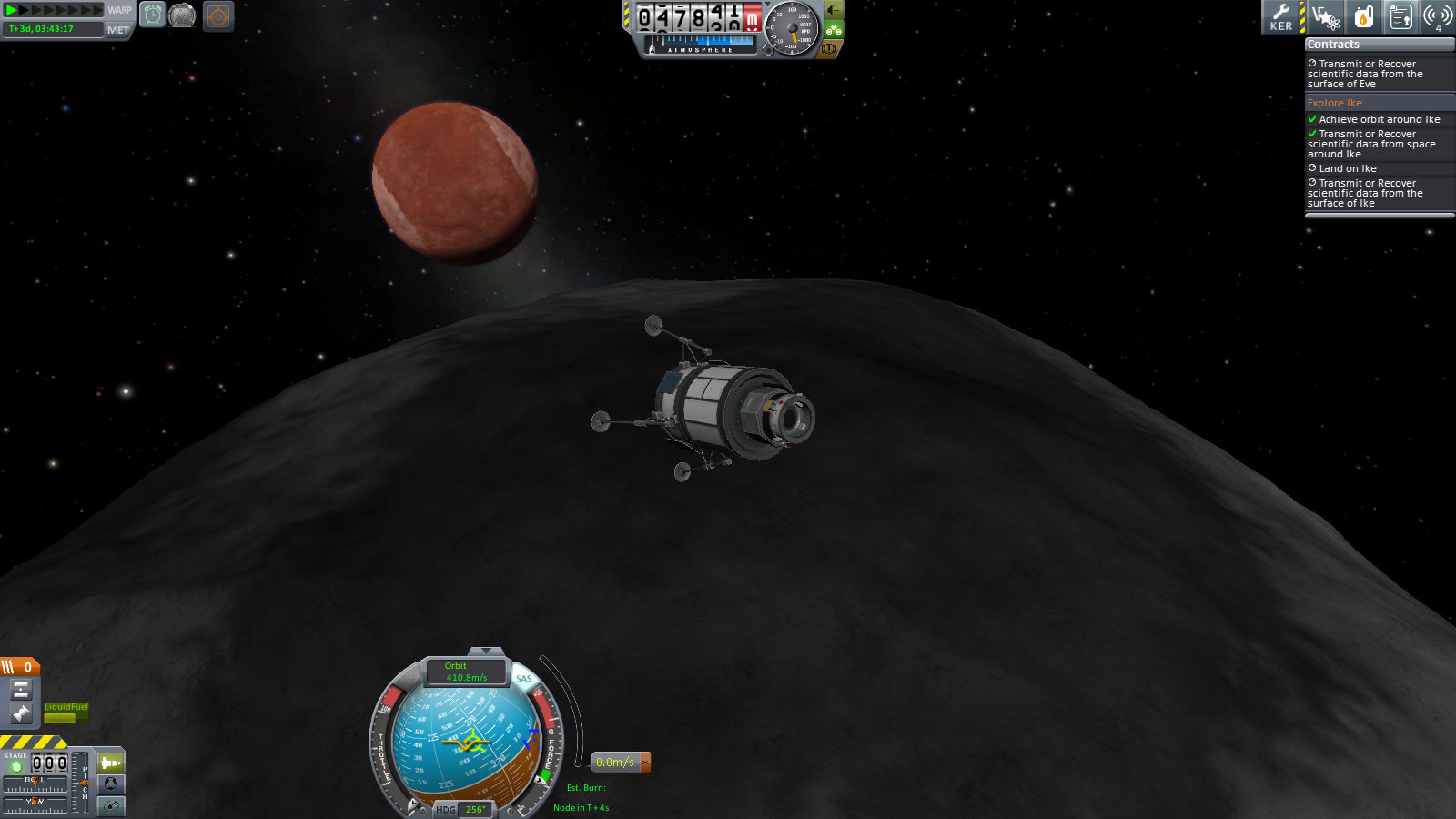Viewport: 1456px width, 819px height.
Task: Delete the maneuver node with the X
Action: 645,762
